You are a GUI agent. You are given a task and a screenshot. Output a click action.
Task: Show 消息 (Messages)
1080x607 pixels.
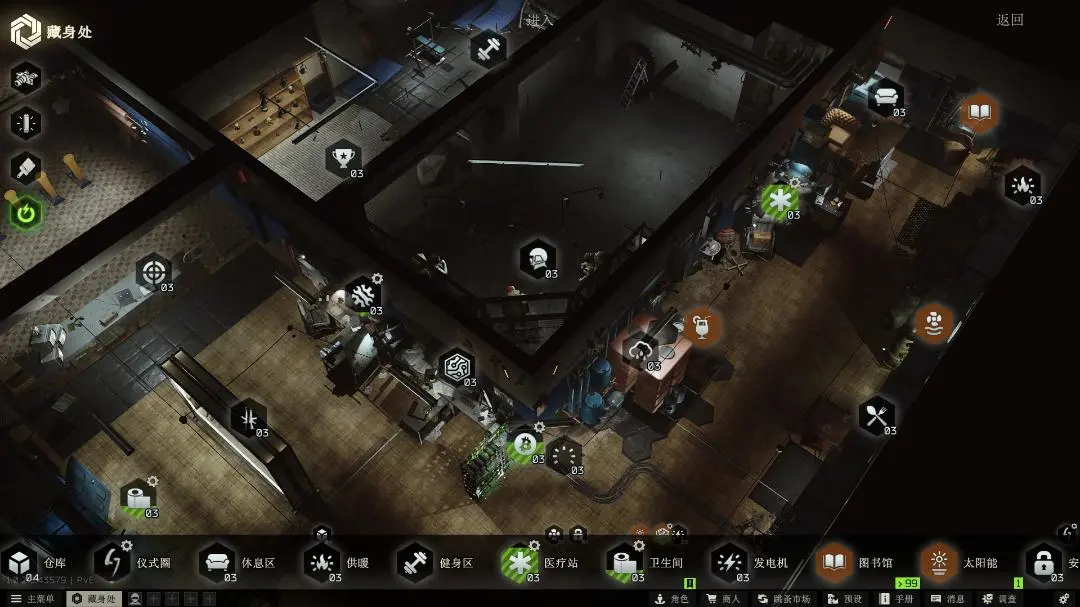click(x=947, y=599)
